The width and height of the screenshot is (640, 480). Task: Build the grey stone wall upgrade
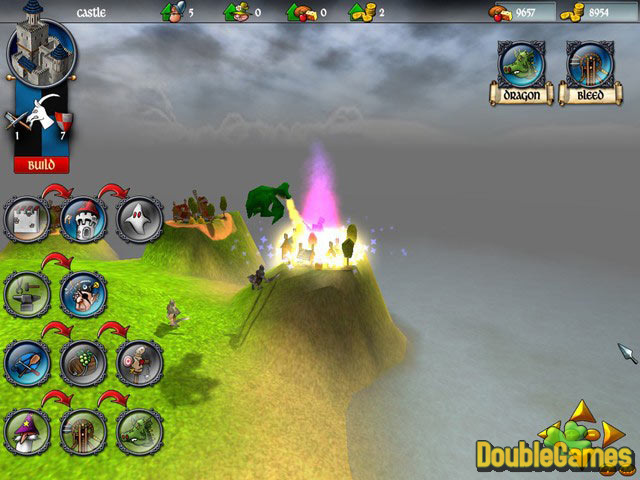tap(28, 219)
